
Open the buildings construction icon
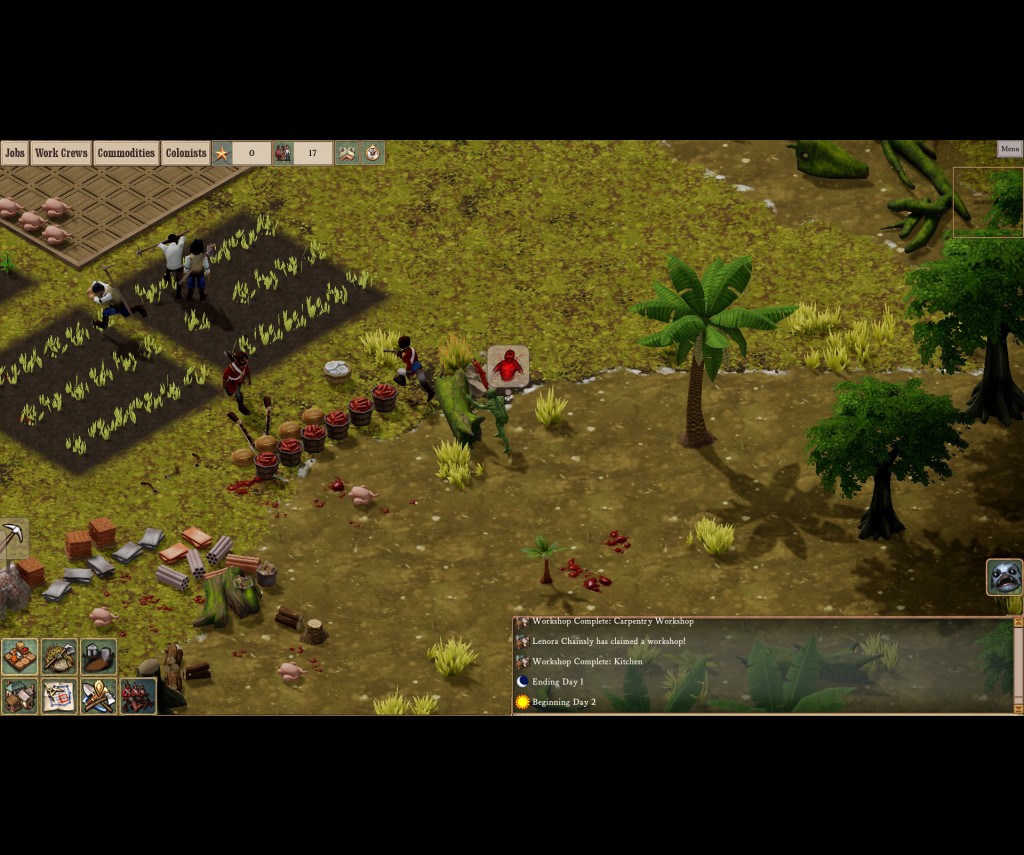click(20, 696)
